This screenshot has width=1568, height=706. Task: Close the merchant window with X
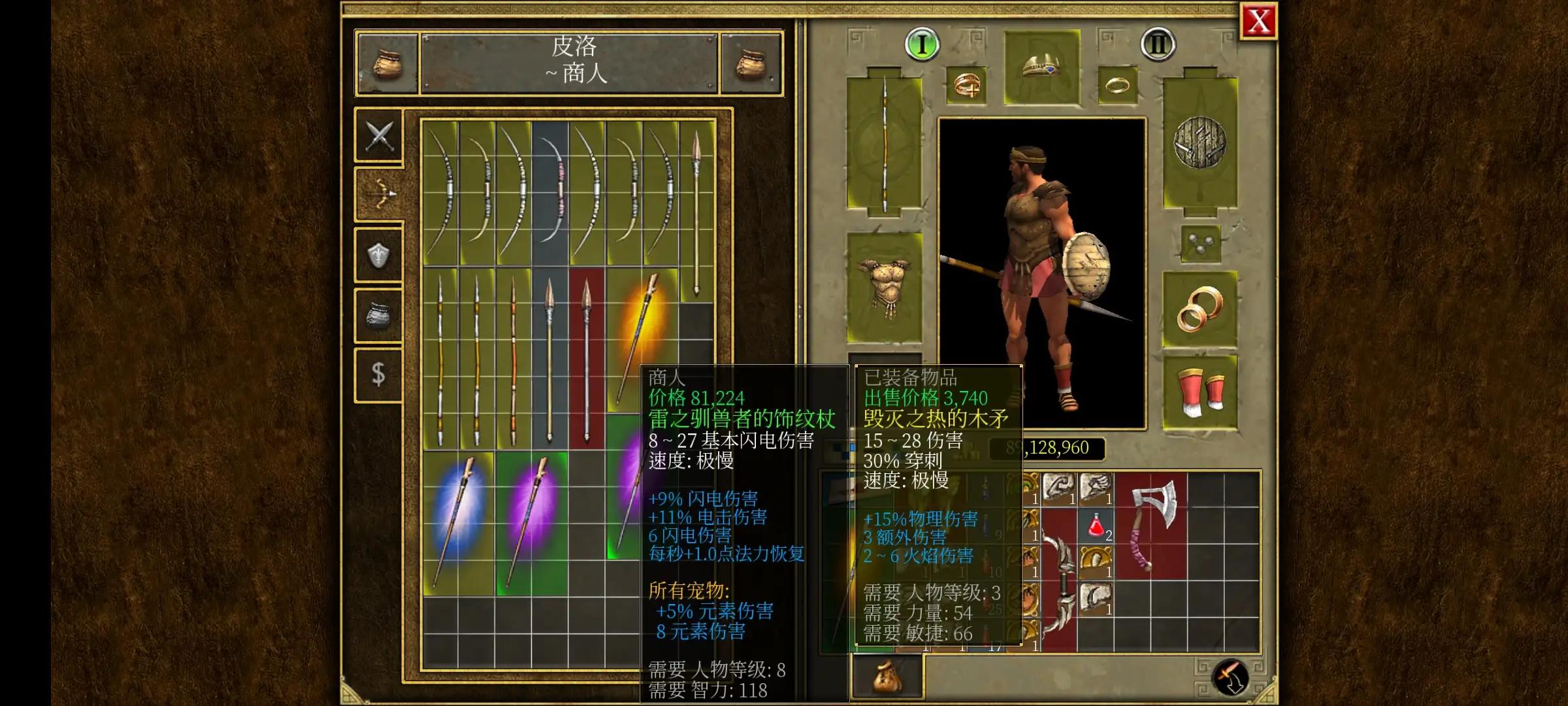tap(1258, 20)
